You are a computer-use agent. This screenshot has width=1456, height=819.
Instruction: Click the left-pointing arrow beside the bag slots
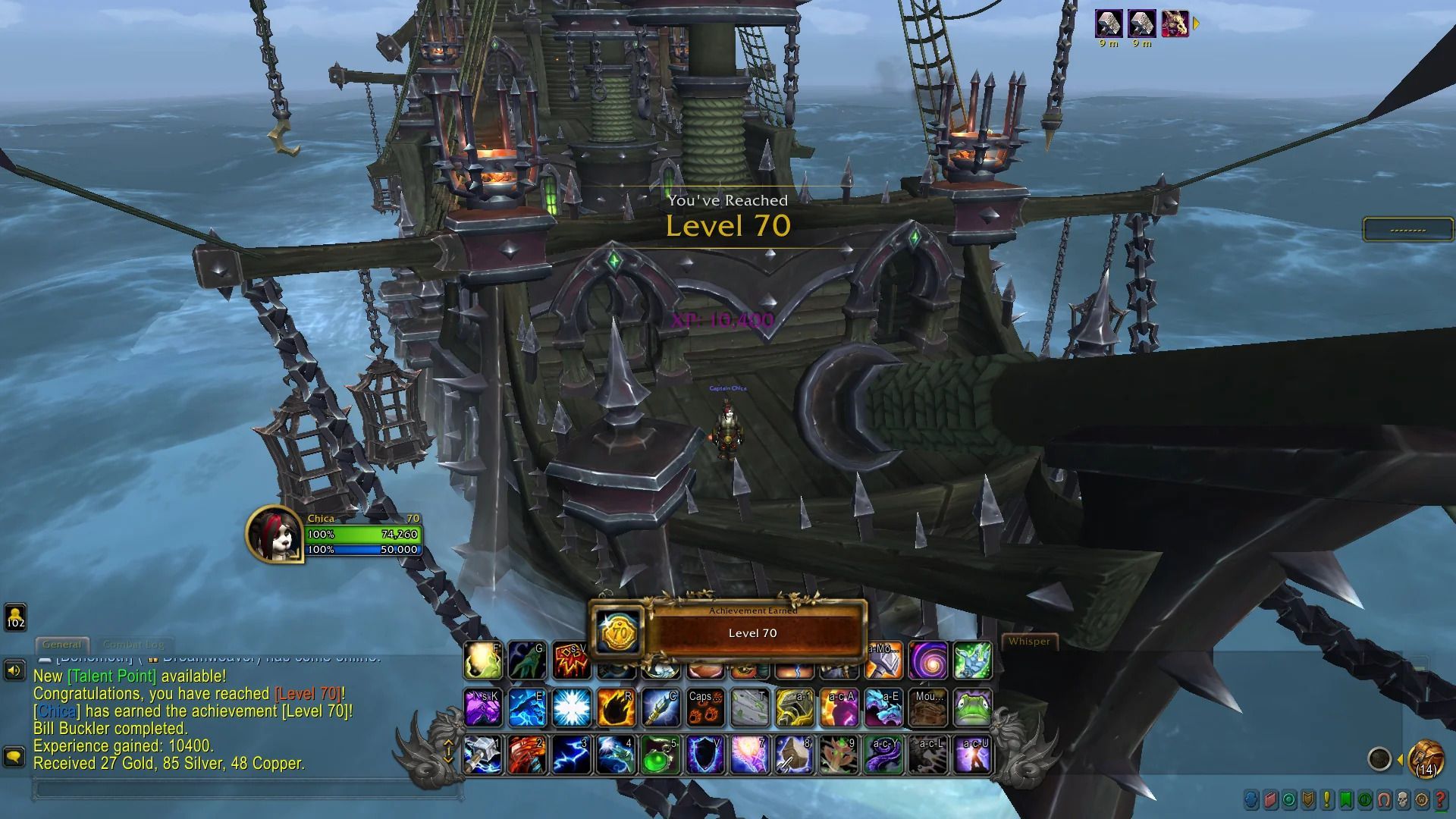[x=1400, y=757]
